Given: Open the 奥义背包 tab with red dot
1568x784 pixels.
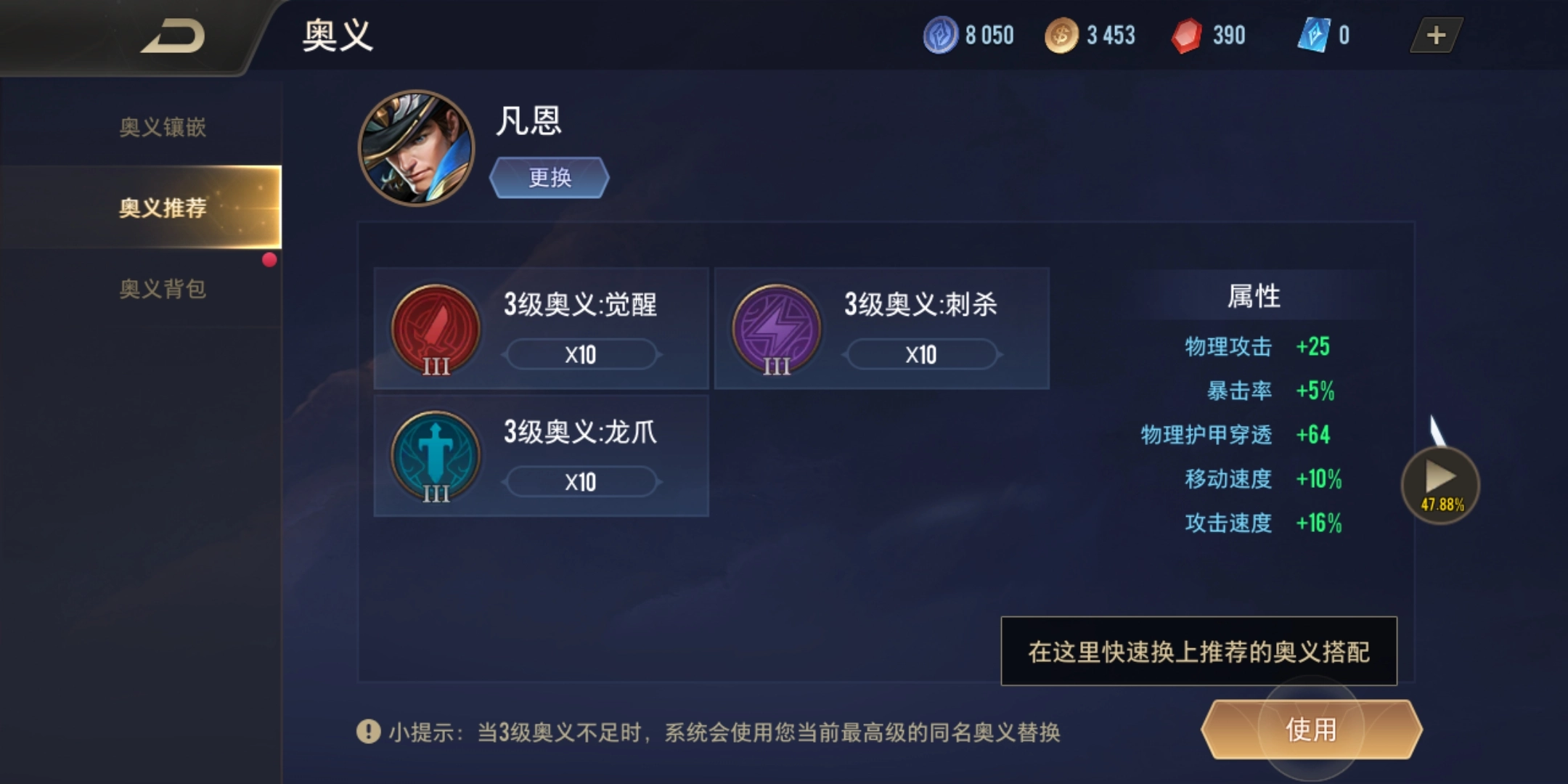Looking at the screenshot, I should [x=163, y=289].
